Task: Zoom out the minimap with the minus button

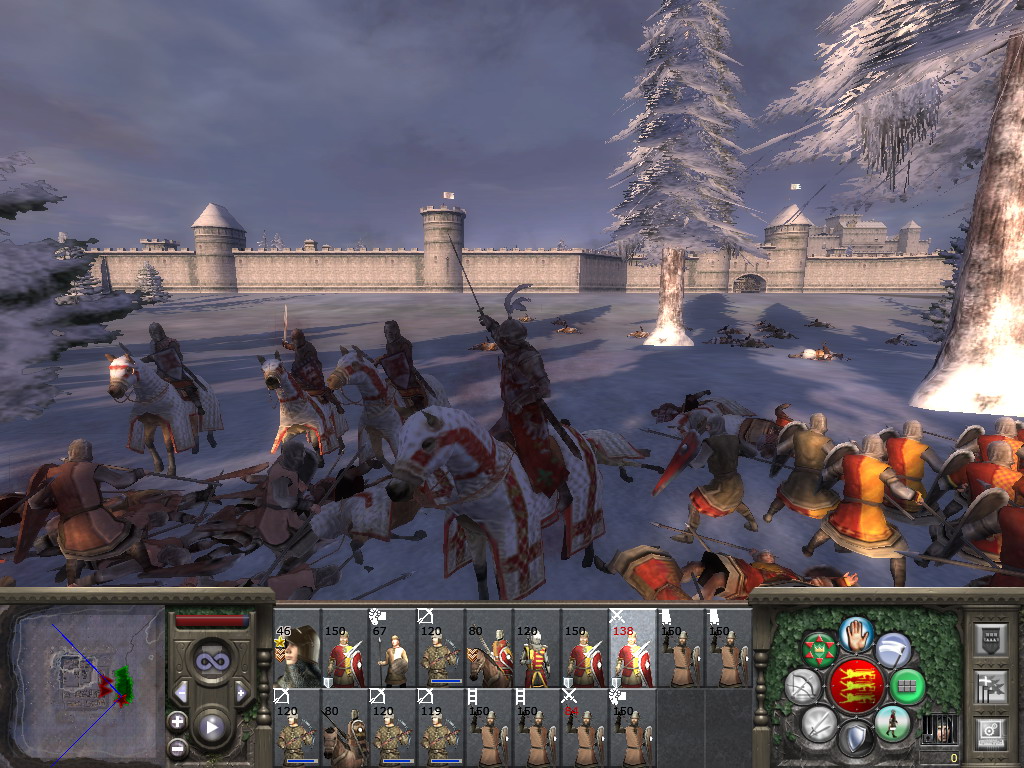Action: tap(178, 746)
